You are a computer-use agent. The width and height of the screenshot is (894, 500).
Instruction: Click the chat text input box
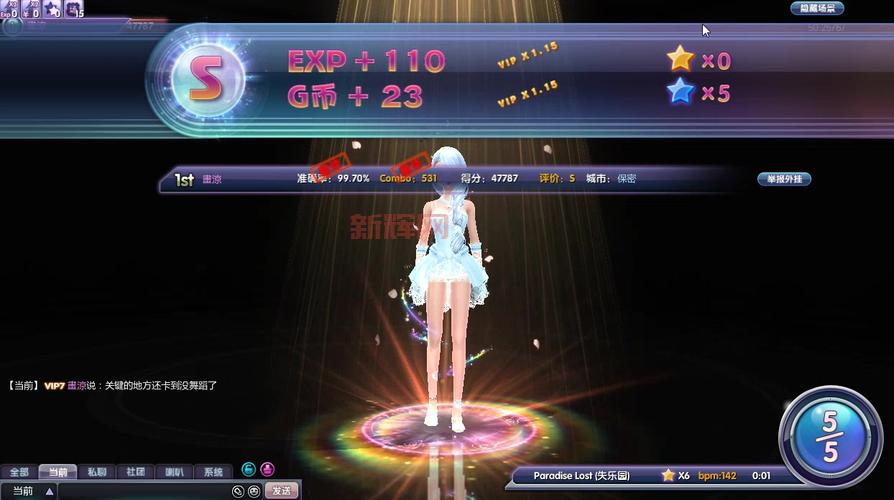click(x=142, y=491)
